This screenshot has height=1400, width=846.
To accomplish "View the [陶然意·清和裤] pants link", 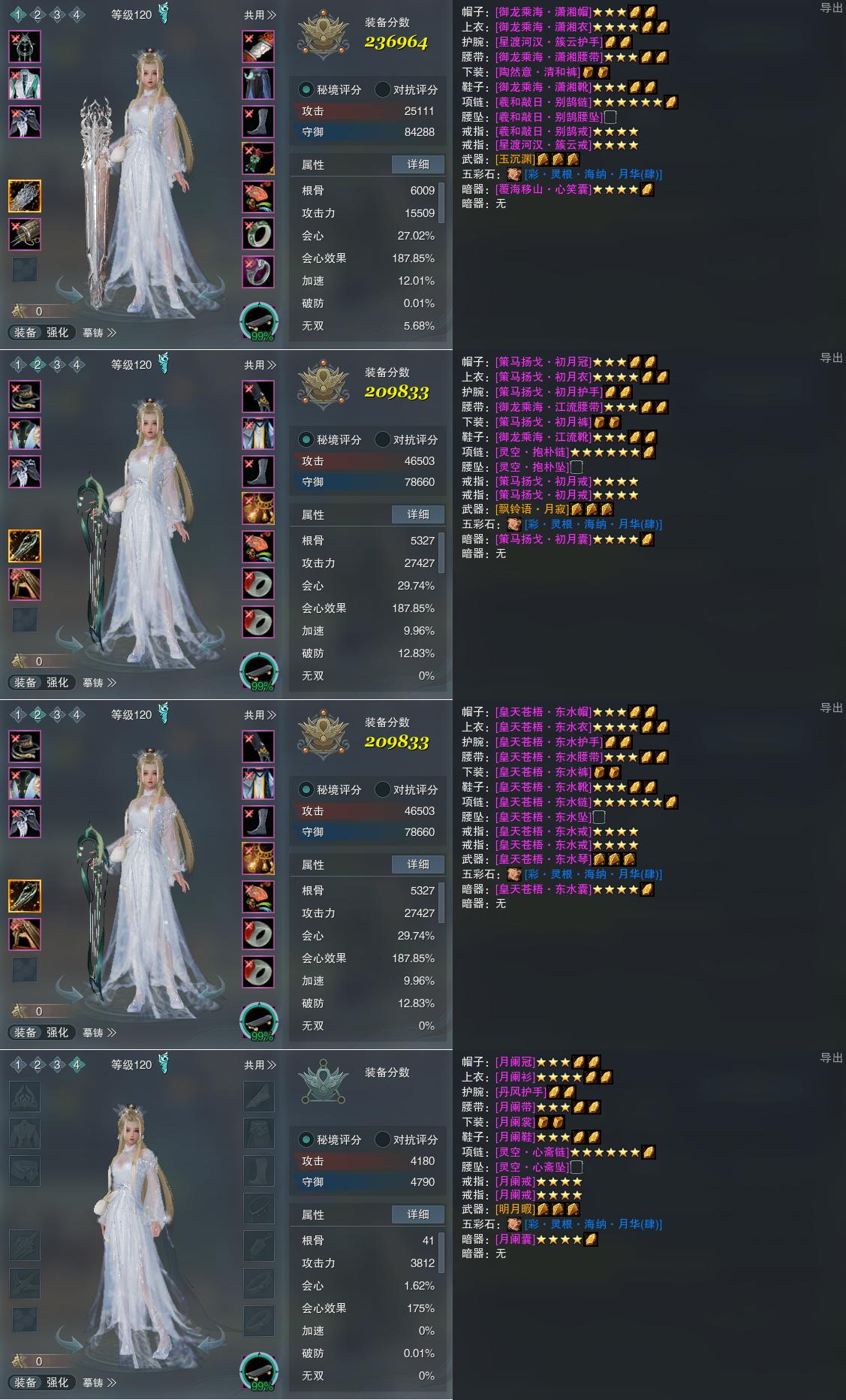I will (537, 72).
